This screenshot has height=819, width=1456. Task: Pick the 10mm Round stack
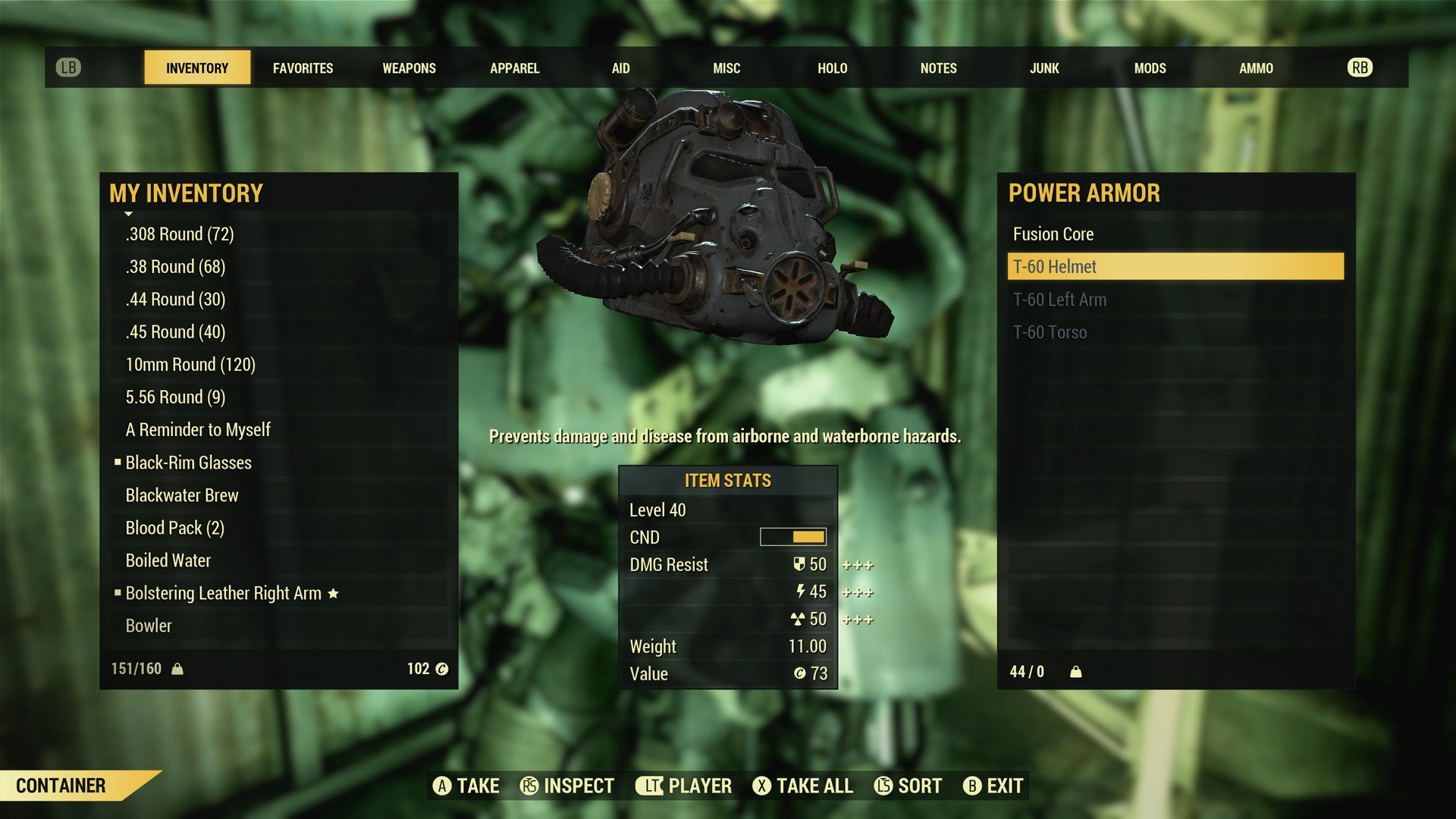(190, 365)
